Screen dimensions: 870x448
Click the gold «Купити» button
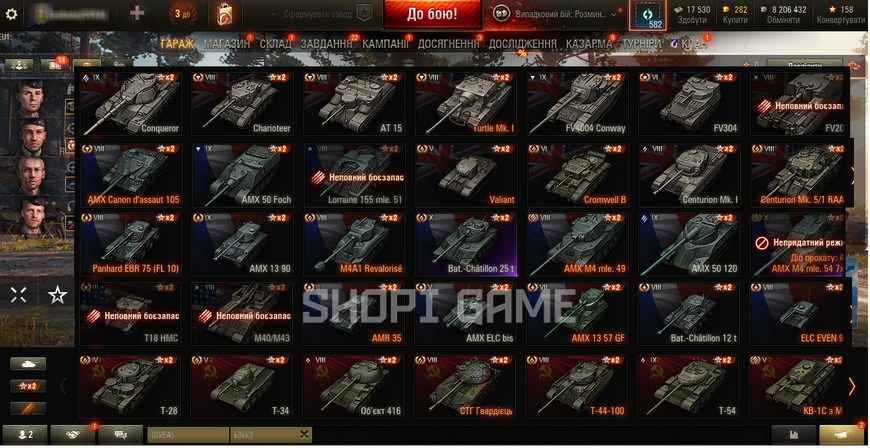734,14
